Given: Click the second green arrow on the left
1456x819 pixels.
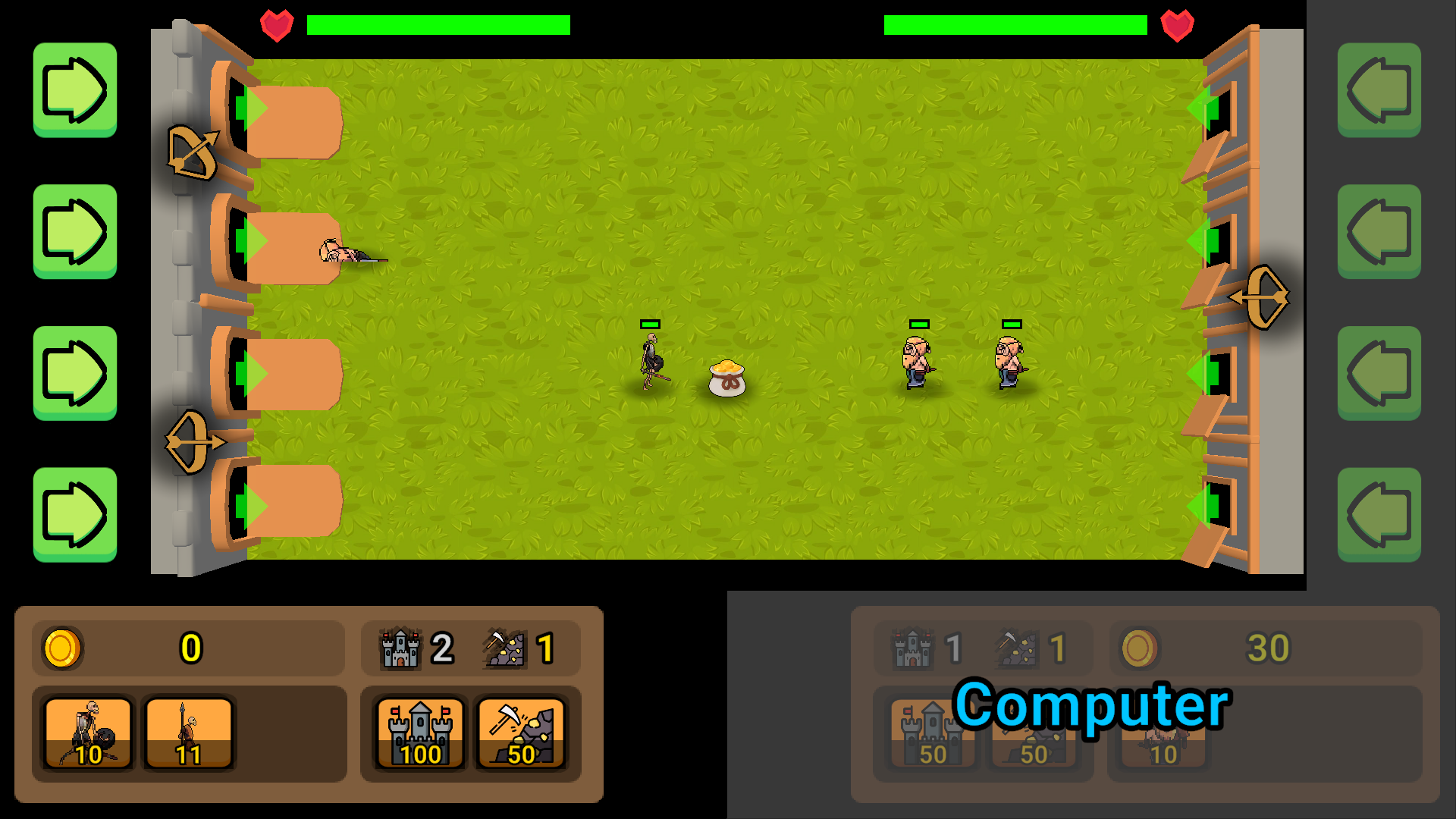Looking at the screenshot, I should tap(75, 231).
